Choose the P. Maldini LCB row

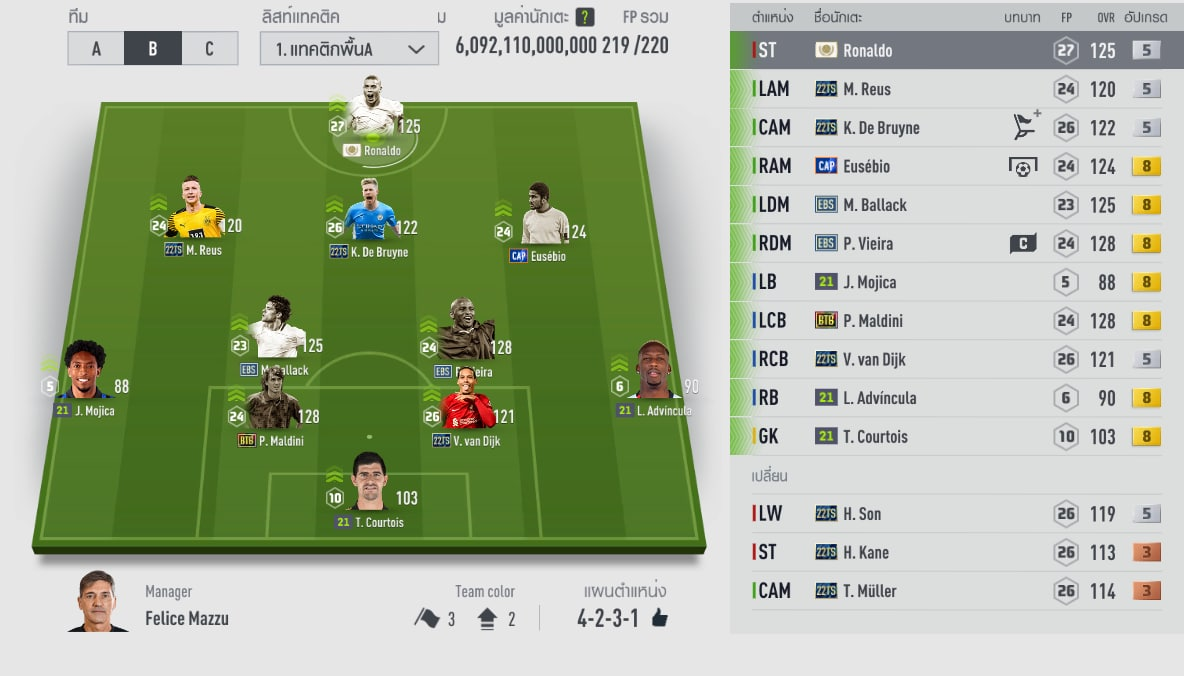(x=955, y=321)
